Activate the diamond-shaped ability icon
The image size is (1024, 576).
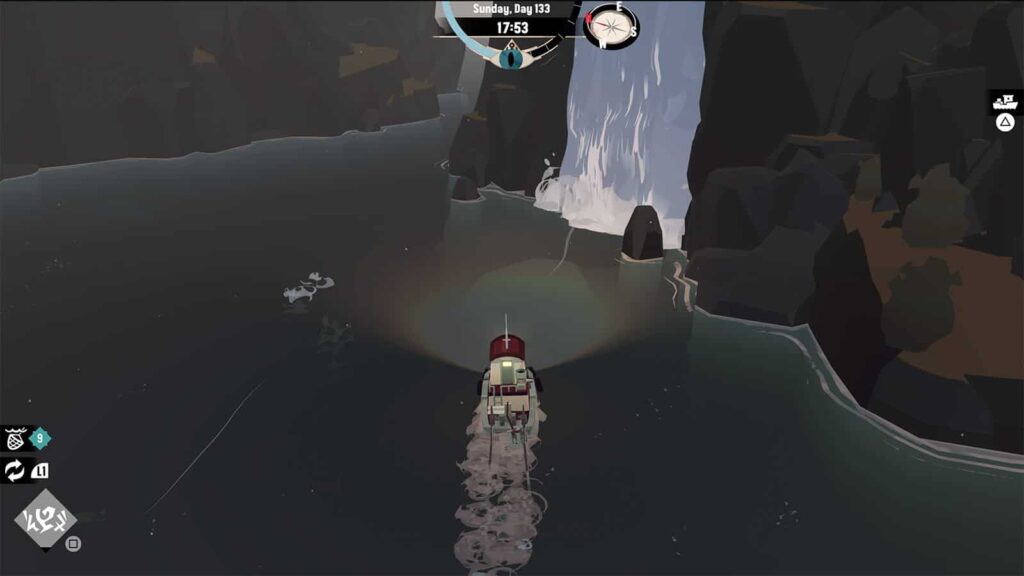(45, 520)
